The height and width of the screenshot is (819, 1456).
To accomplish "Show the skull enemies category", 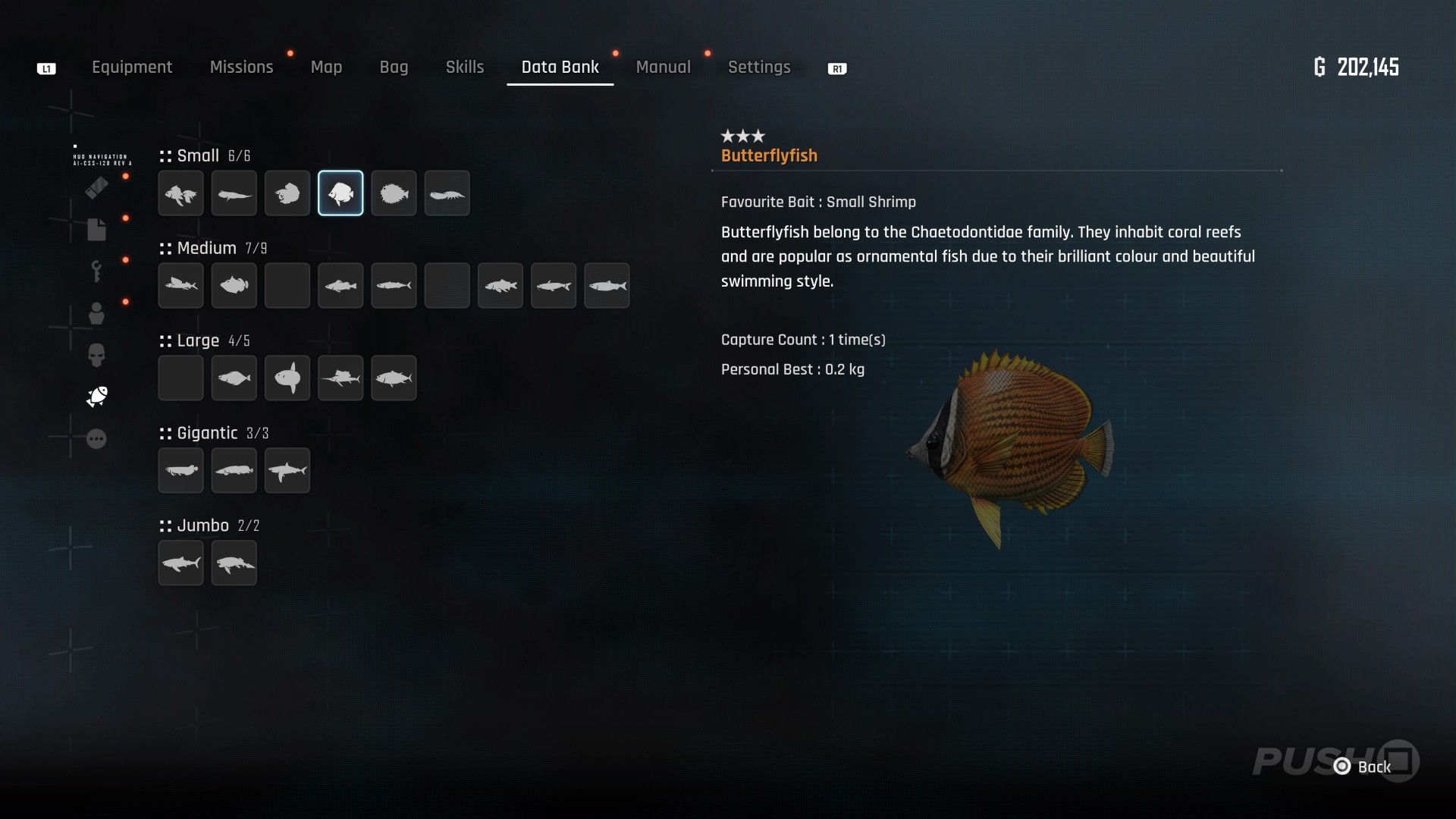I will coord(96,355).
